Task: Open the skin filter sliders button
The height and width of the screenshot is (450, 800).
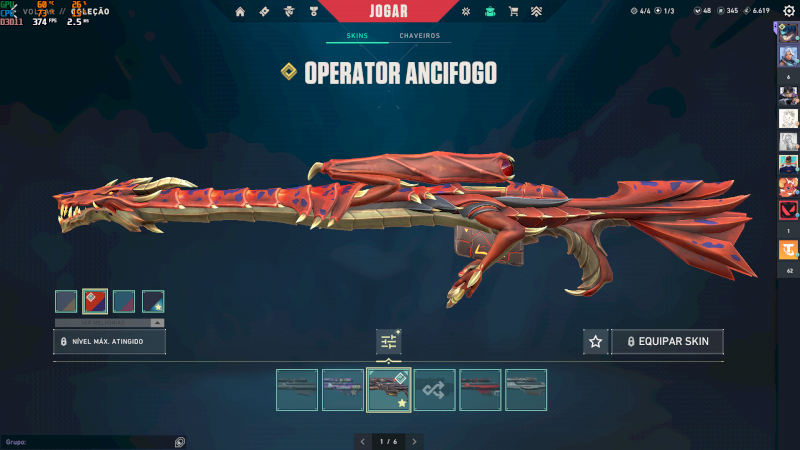Action: coord(389,342)
